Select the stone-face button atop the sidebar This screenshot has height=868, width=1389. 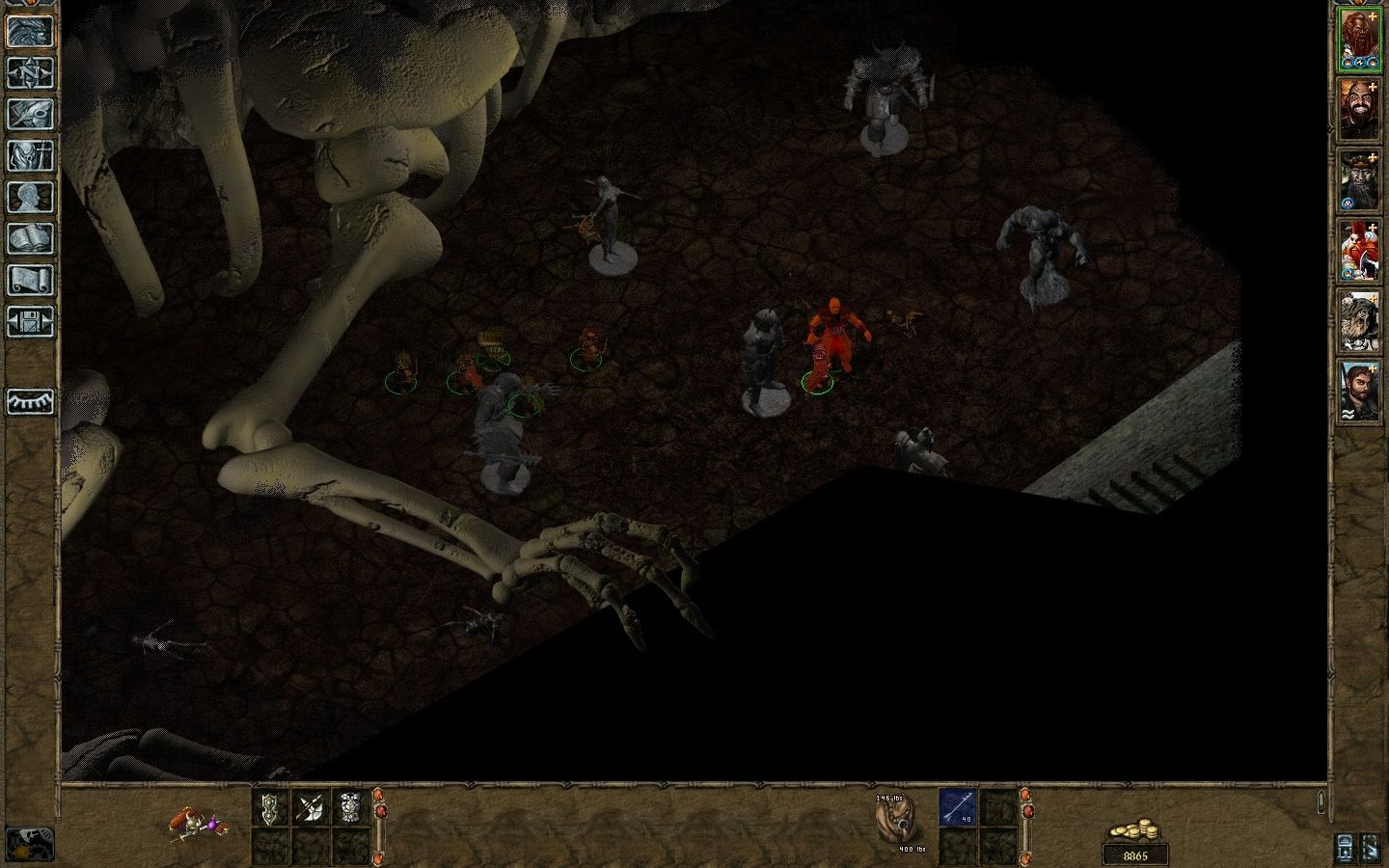(29, 31)
